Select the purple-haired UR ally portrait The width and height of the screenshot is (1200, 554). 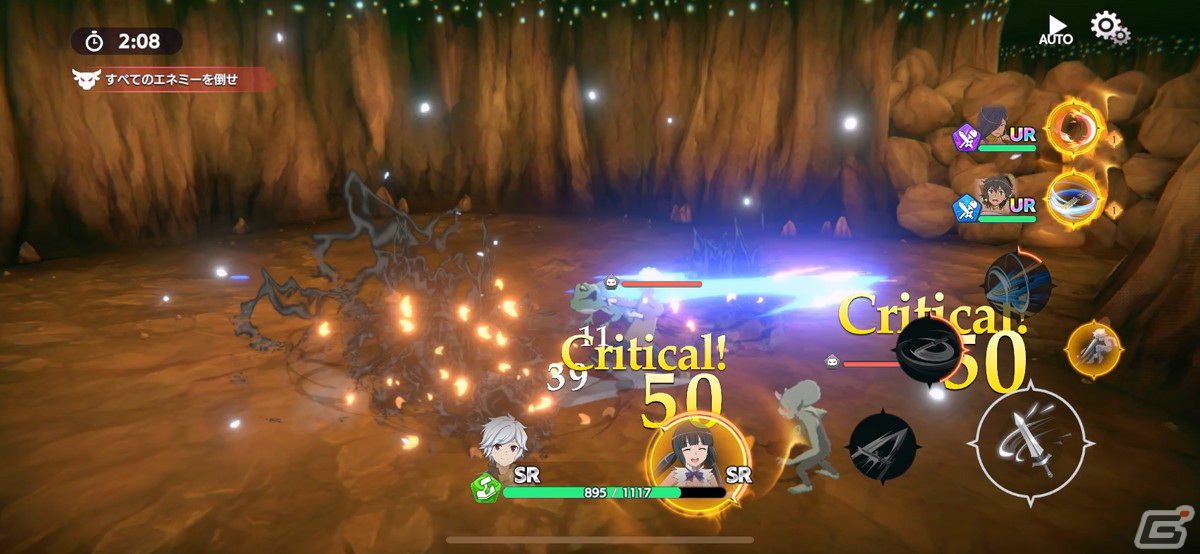(x=994, y=128)
